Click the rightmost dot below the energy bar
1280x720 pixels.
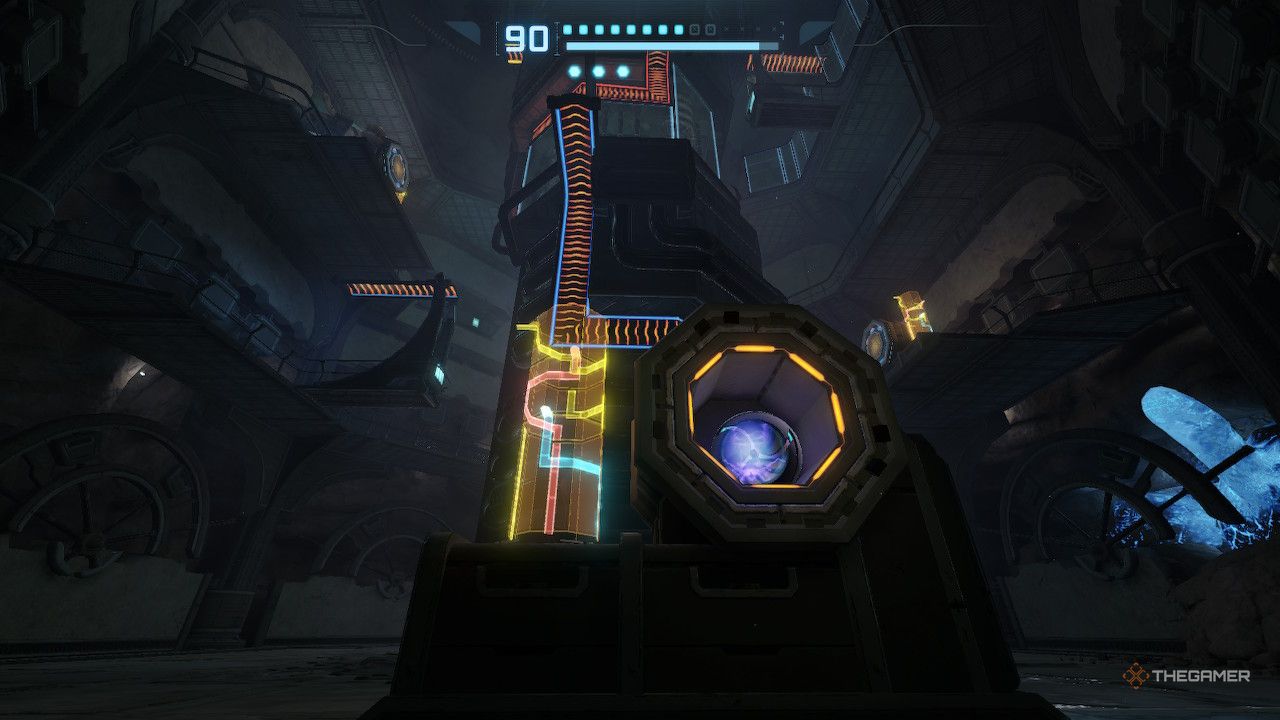pos(623,71)
